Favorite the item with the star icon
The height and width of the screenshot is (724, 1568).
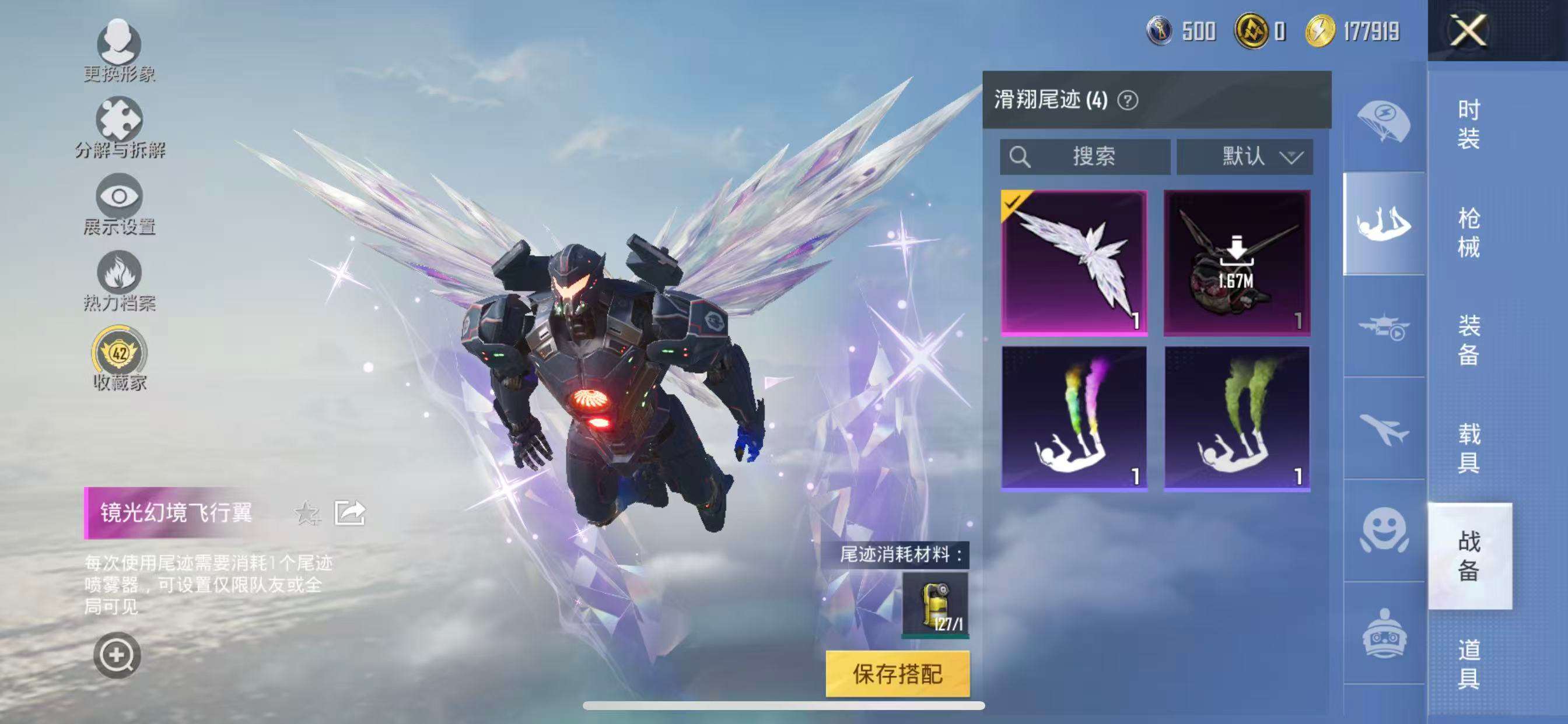pyautogui.click(x=307, y=513)
